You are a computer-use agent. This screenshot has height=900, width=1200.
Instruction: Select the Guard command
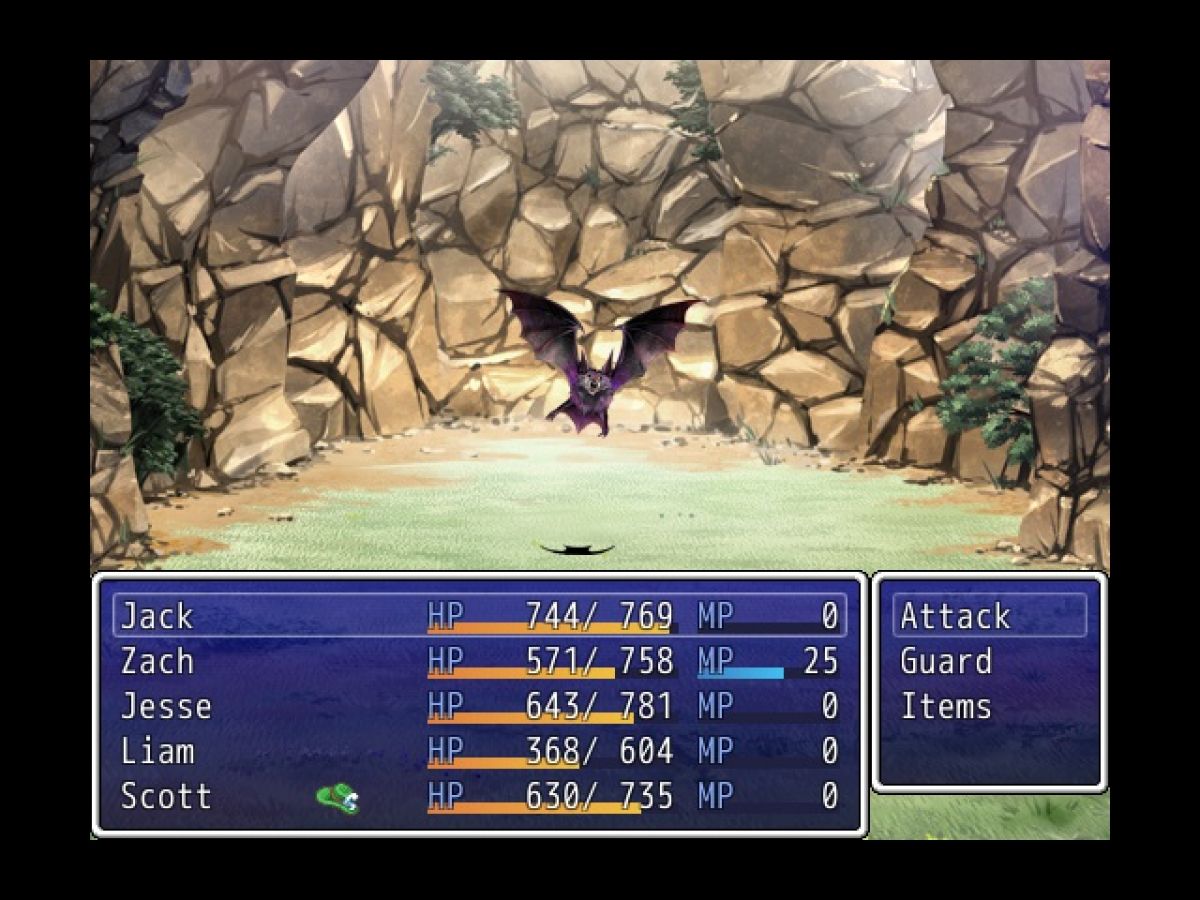946,661
